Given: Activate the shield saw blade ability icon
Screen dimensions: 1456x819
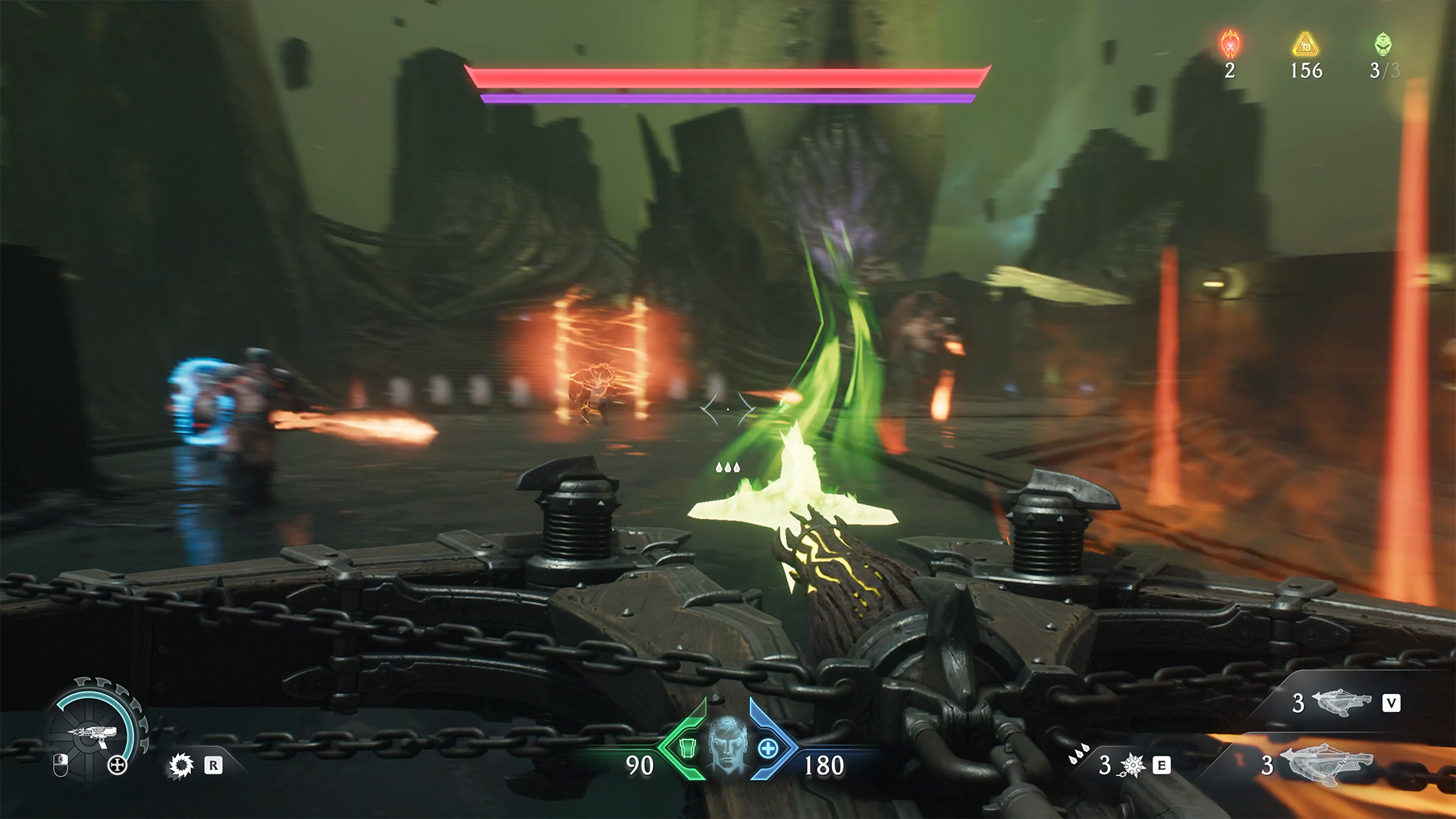Looking at the screenshot, I should [x=181, y=765].
